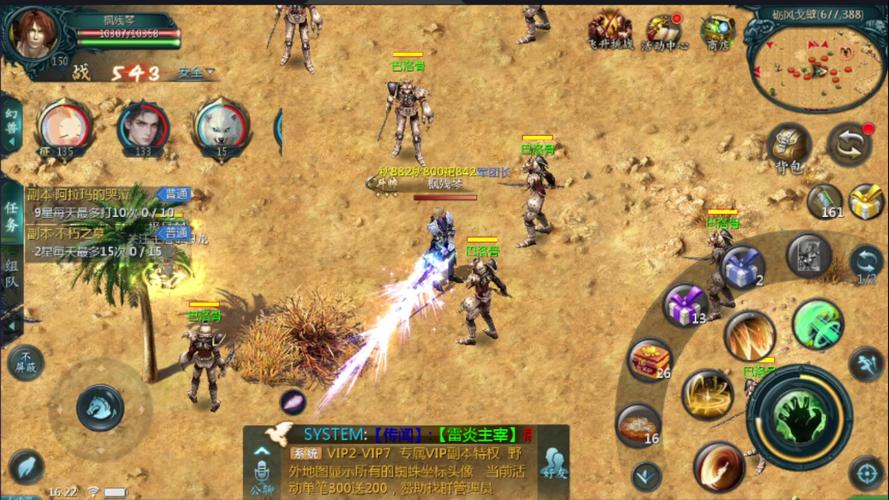Open the 背包 backpack
Screen dimensions: 889x500
pyautogui.click(x=789, y=146)
